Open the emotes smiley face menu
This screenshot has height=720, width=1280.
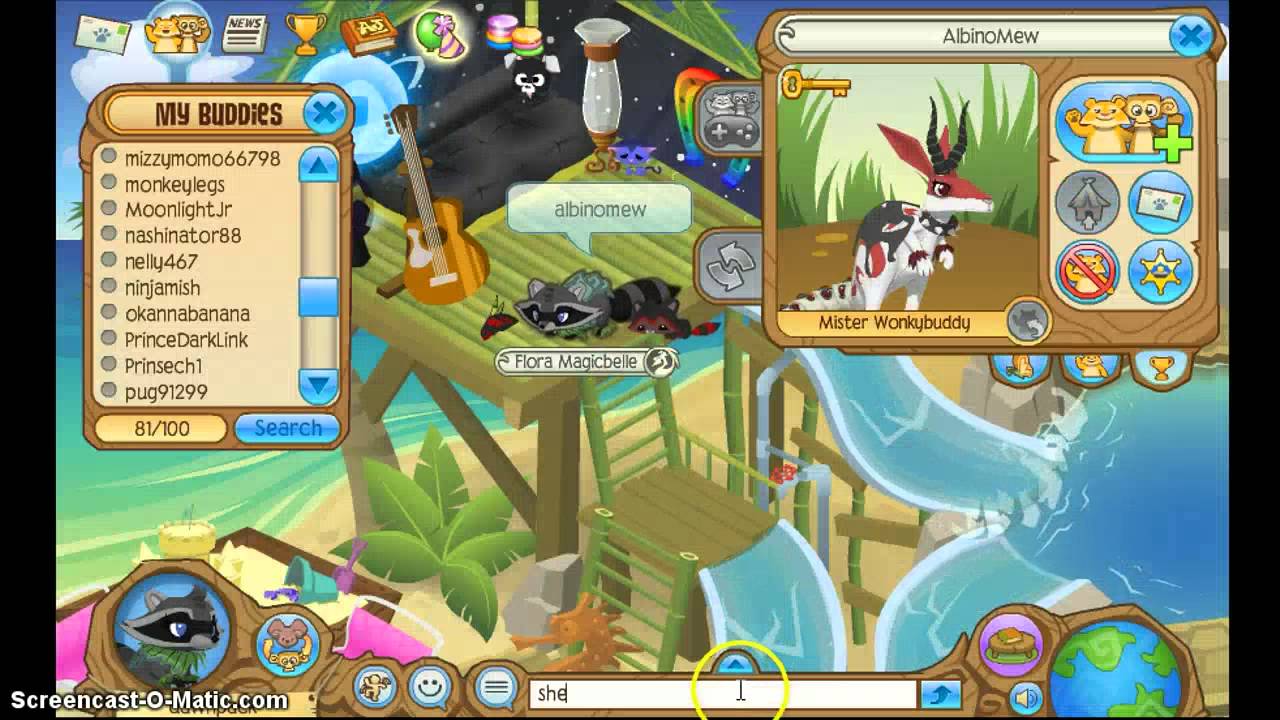pos(431,687)
